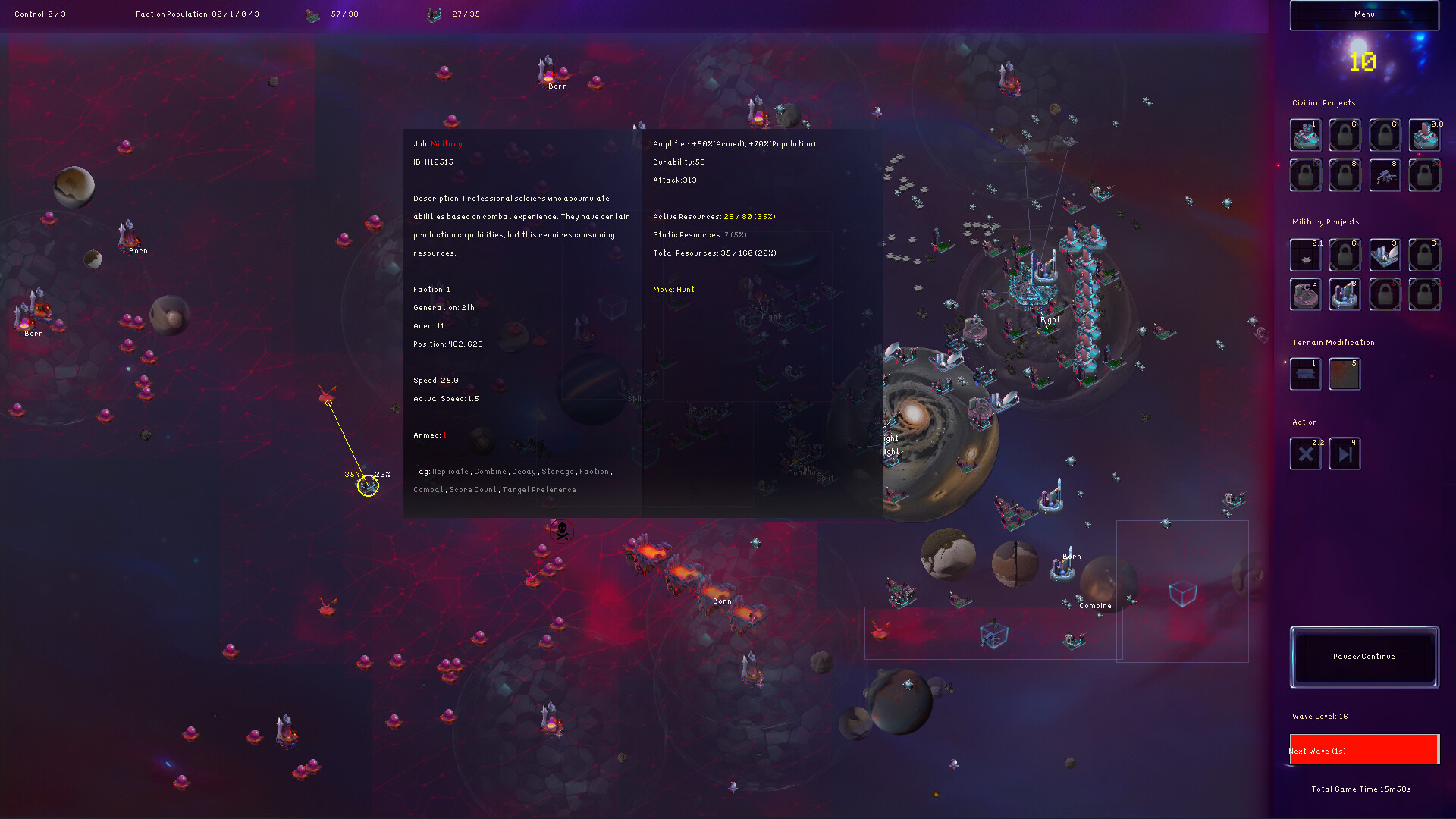Screen dimensions: 1456x819
Task: Select the pink Military Project base costing 3
Action: click(1305, 295)
